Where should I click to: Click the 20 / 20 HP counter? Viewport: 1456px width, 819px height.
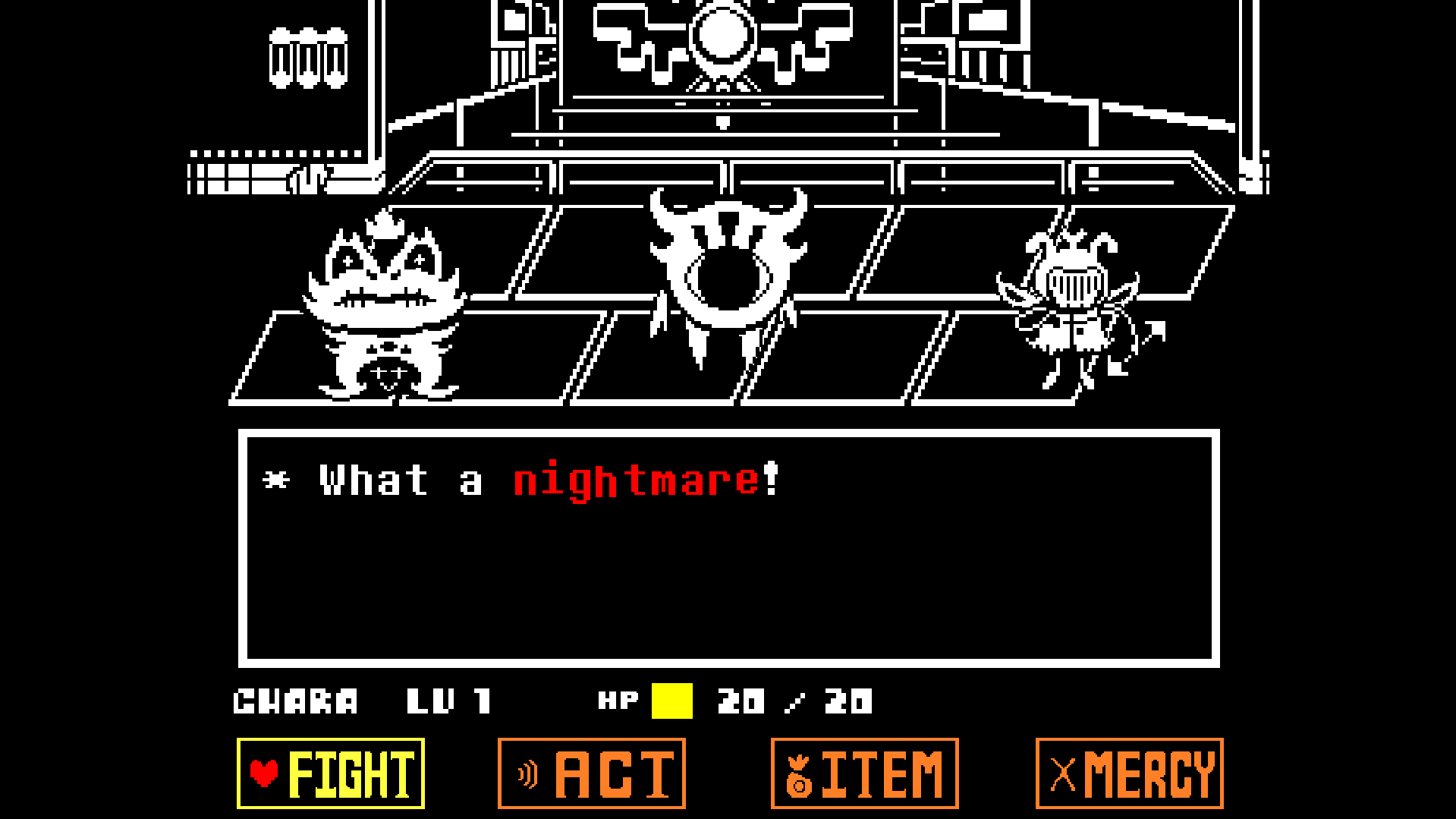(x=797, y=701)
